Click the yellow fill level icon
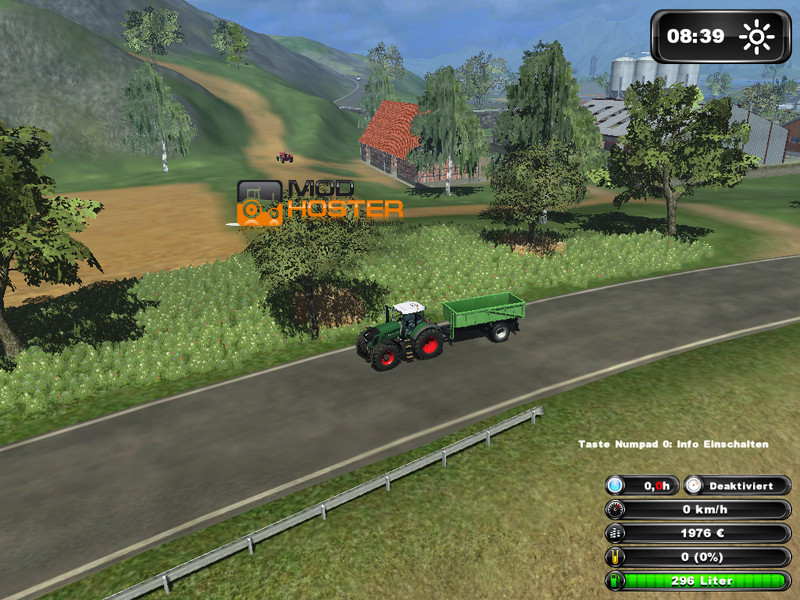This screenshot has width=800, height=600. point(616,557)
